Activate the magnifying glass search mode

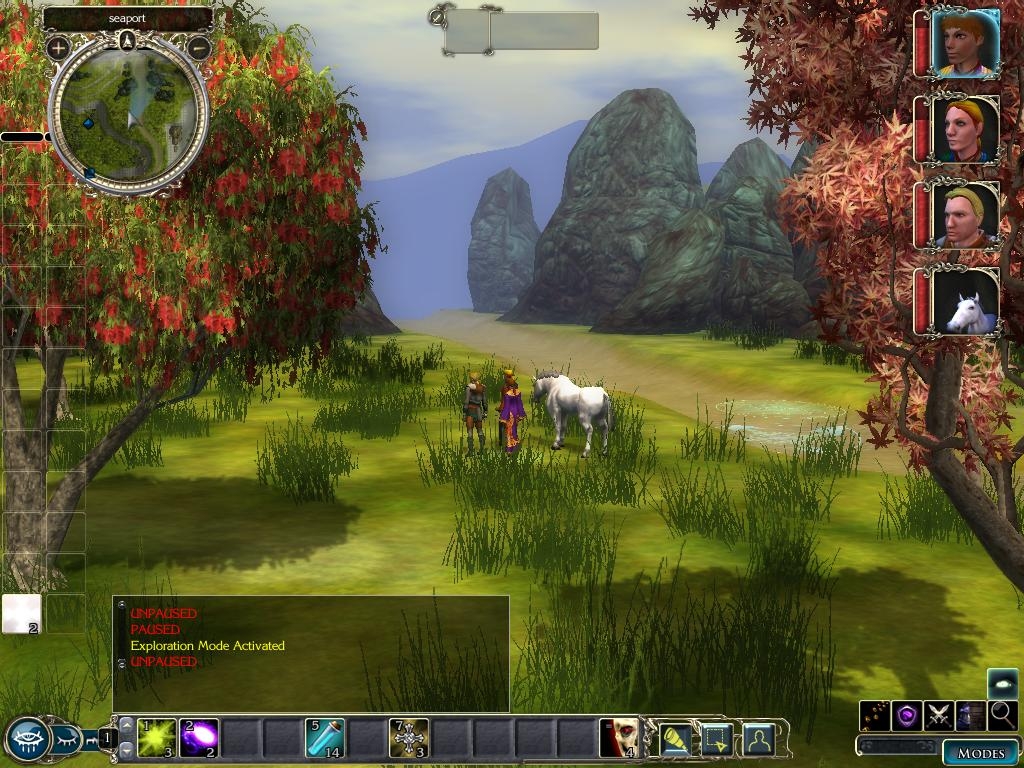(x=1003, y=715)
